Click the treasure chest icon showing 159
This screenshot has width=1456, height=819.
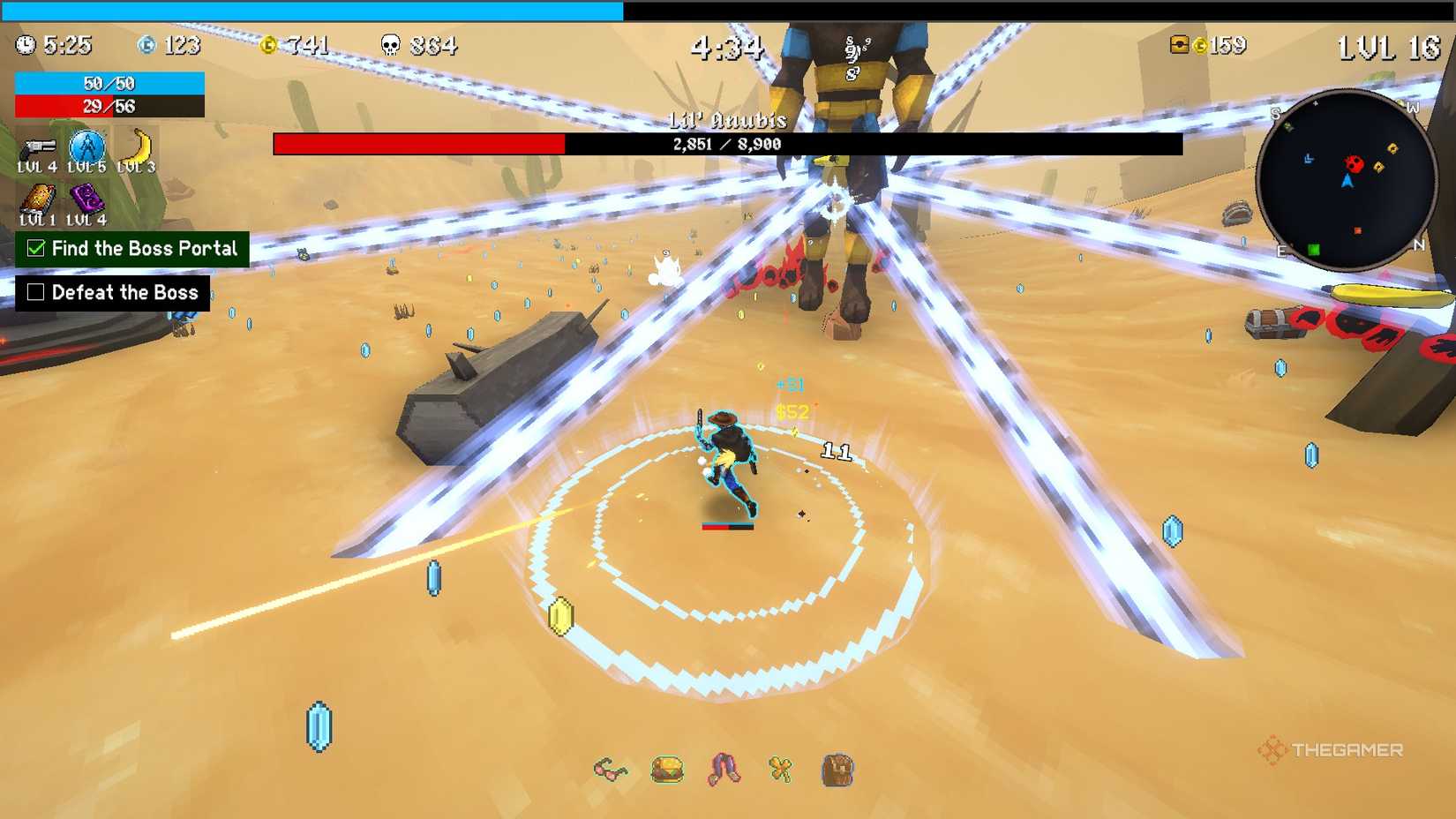(x=1180, y=45)
